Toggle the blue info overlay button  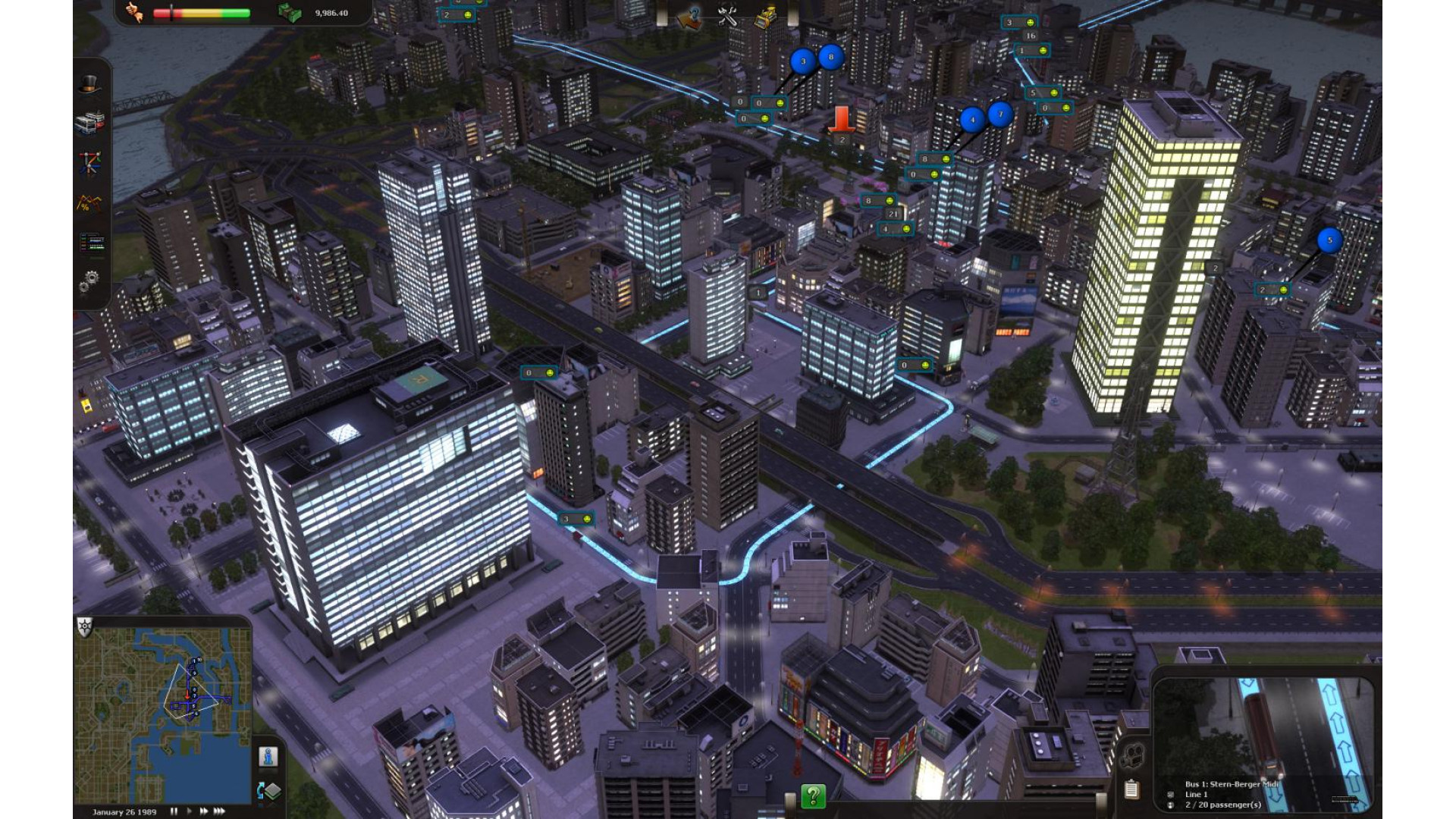[268, 757]
